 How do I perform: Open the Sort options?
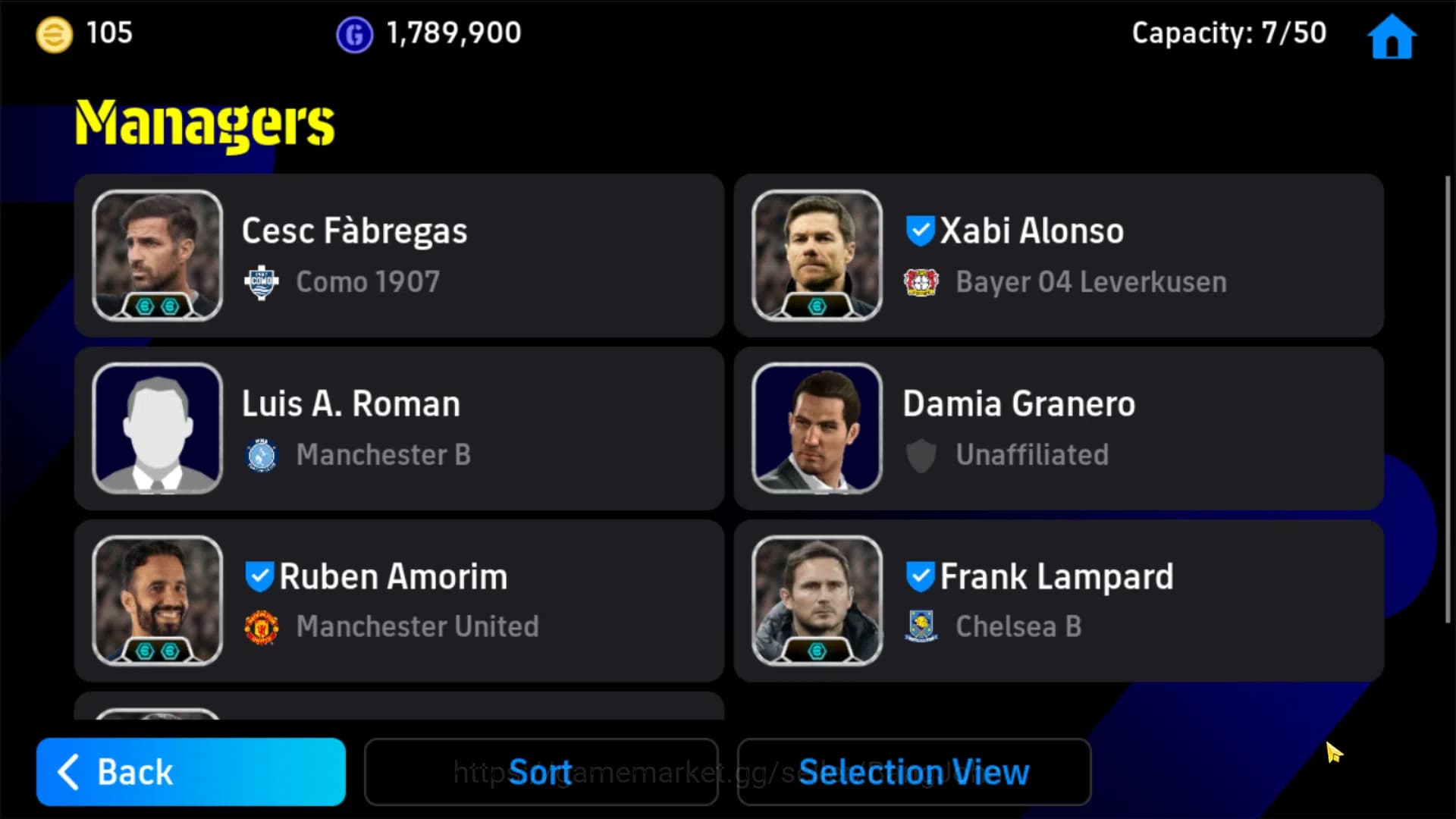point(541,771)
